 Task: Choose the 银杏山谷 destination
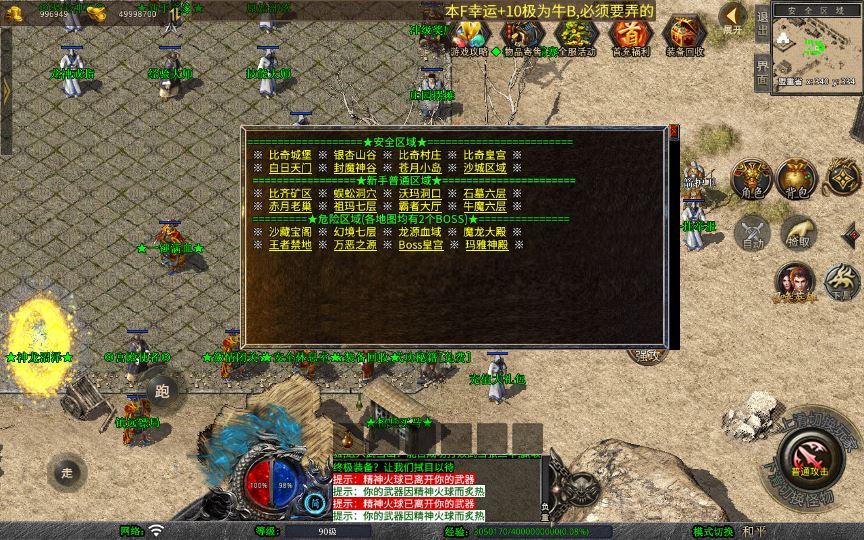(355, 155)
